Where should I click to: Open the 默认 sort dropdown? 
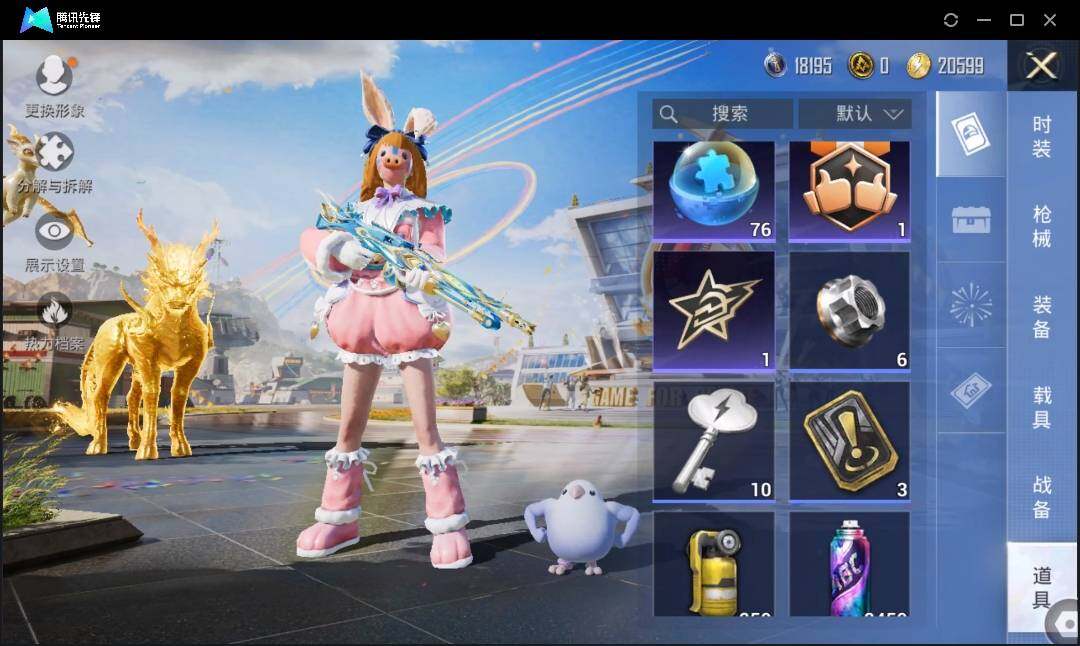tap(854, 114)
